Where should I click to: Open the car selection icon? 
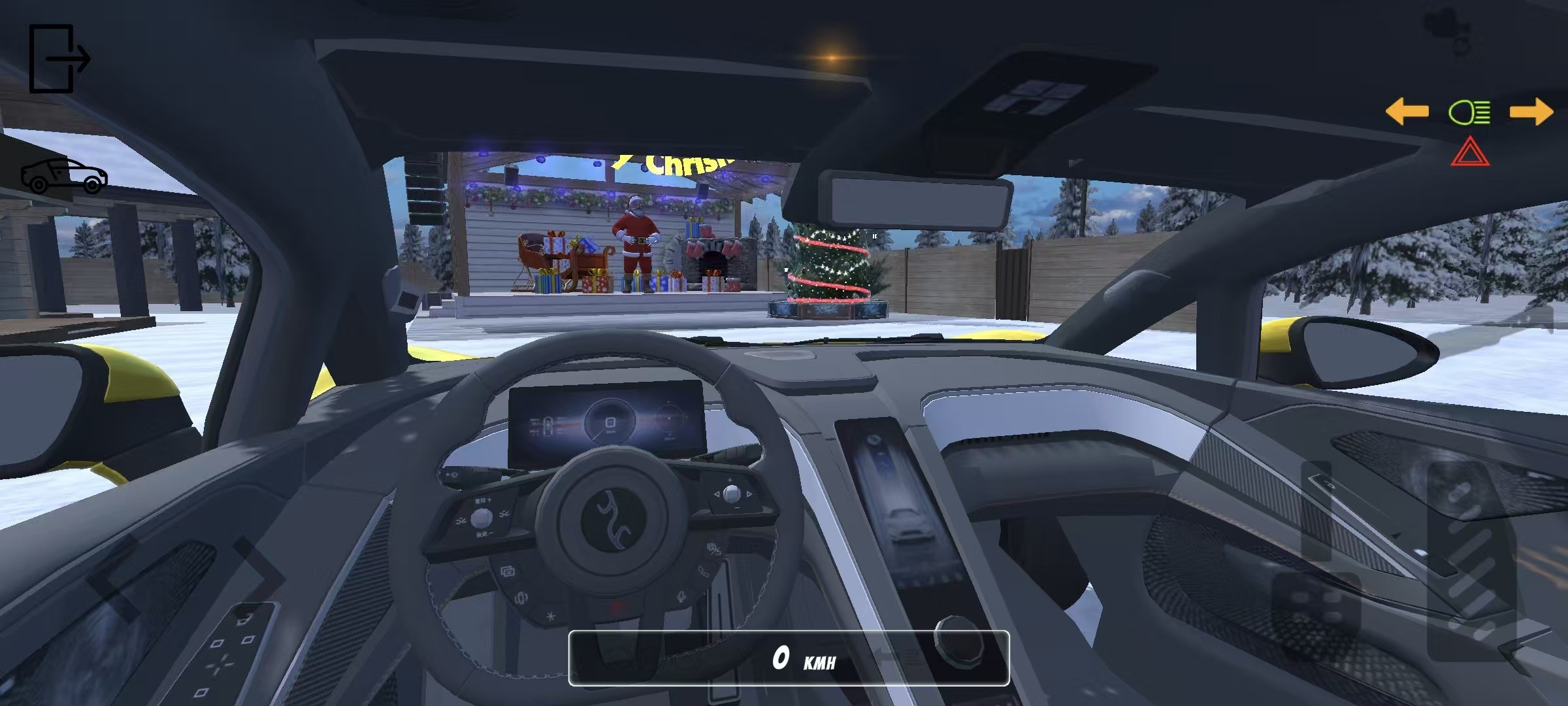(64, 176)
